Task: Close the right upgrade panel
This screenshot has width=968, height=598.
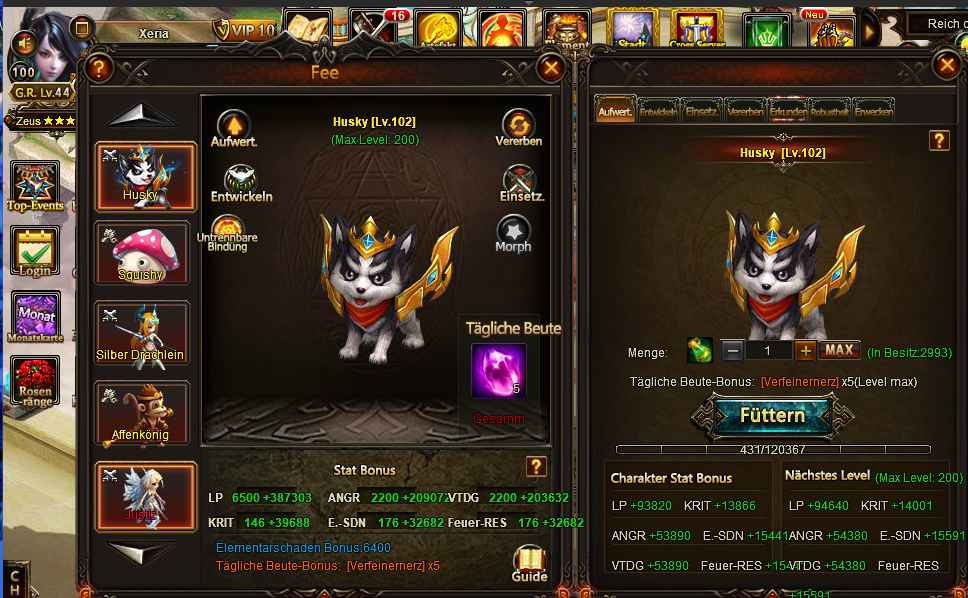Action: pyautogui.click(x=946, y=66)
